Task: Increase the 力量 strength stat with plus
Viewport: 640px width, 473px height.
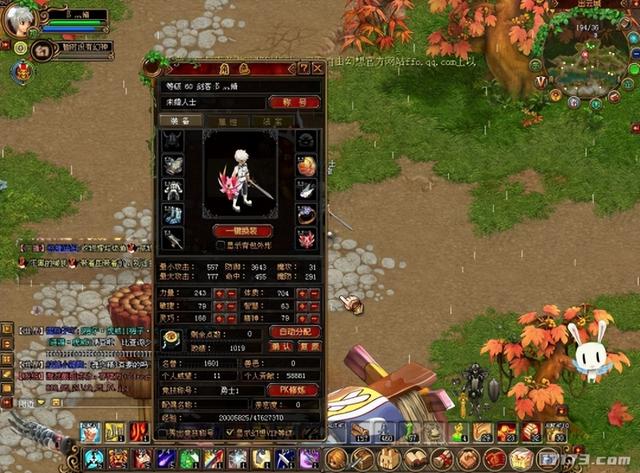Action: click(219, 294)
